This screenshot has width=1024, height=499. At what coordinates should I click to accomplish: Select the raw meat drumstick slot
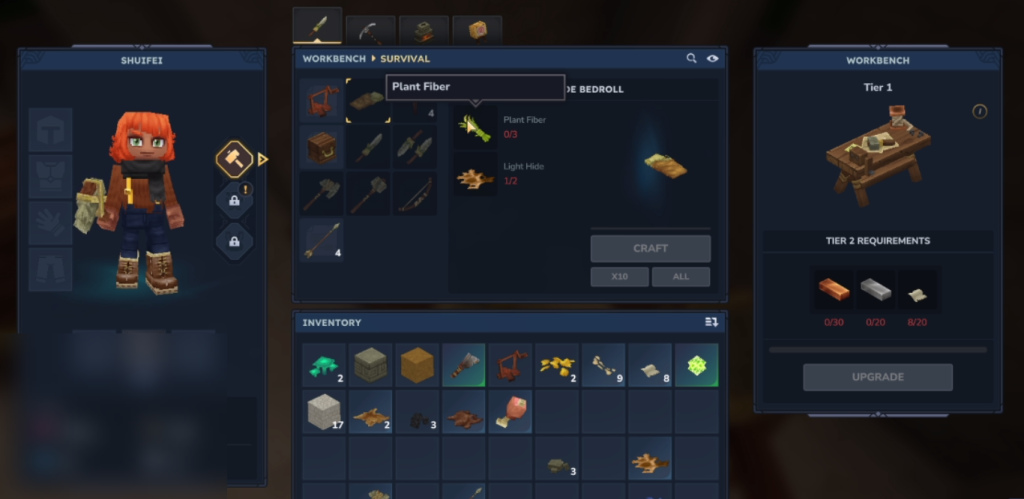[510, 411]
